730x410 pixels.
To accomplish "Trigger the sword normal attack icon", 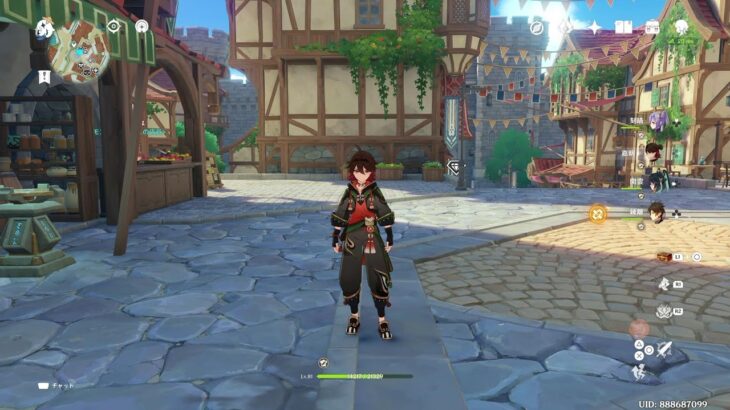I will click(x=663, y=348).
